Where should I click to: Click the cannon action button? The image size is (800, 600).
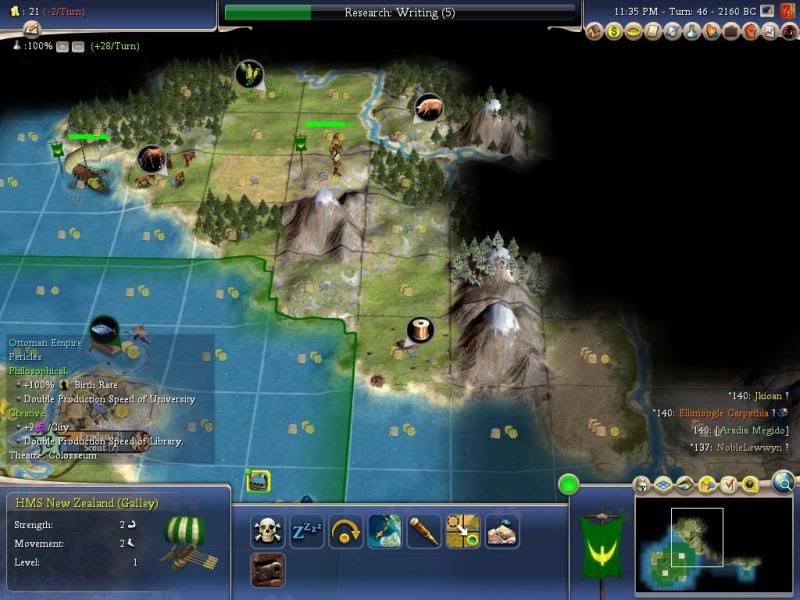pyautogui.click(x=267, y=570)
